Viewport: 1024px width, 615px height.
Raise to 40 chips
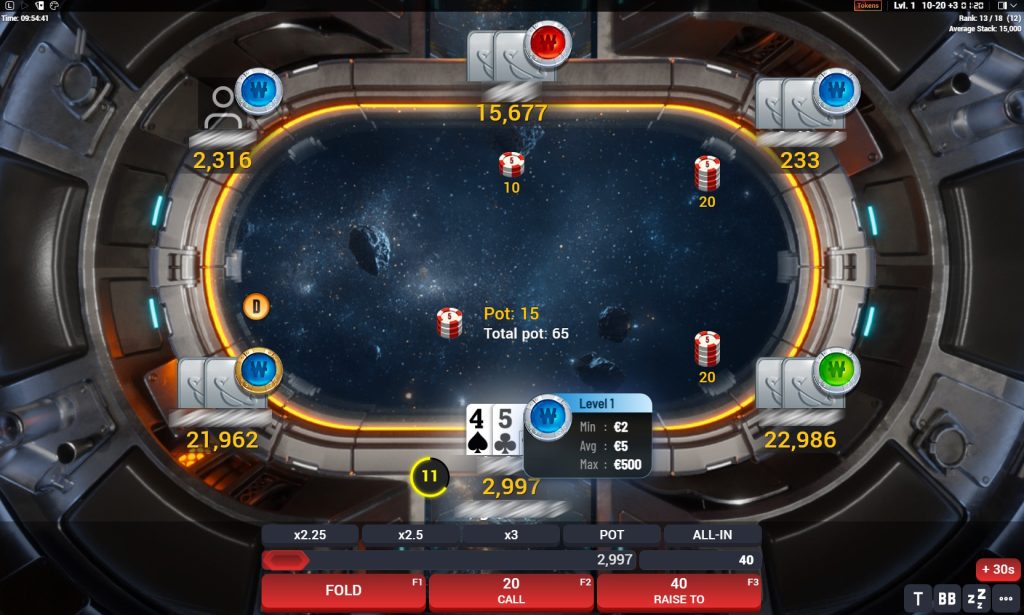pos(679,591)
